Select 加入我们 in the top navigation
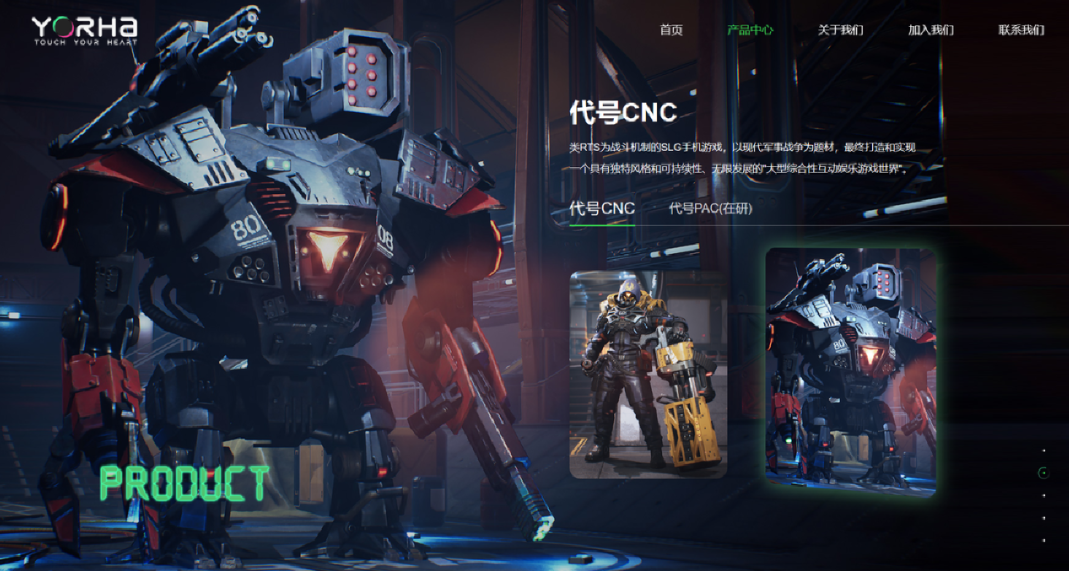This screenshot has height=571, width=1069. [x=930, y=30]
